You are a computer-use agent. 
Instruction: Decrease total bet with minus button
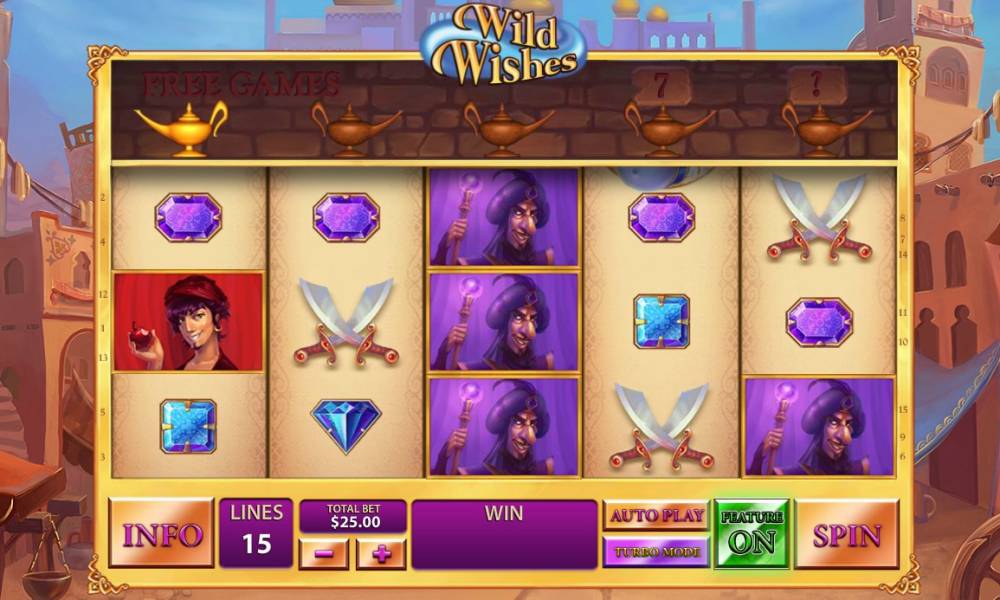click(x=323, y=553)
